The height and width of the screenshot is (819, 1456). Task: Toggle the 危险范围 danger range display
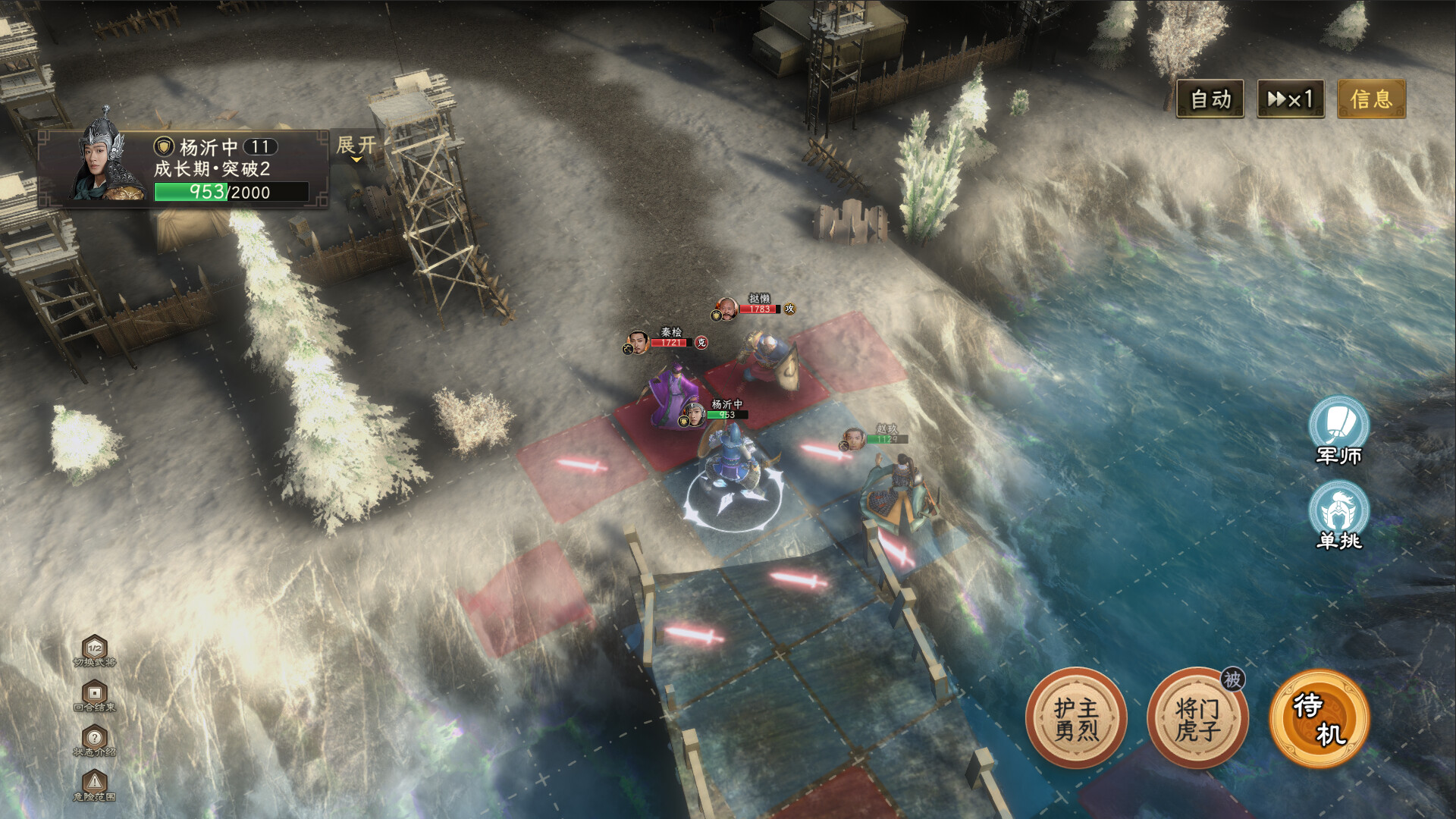95,785
